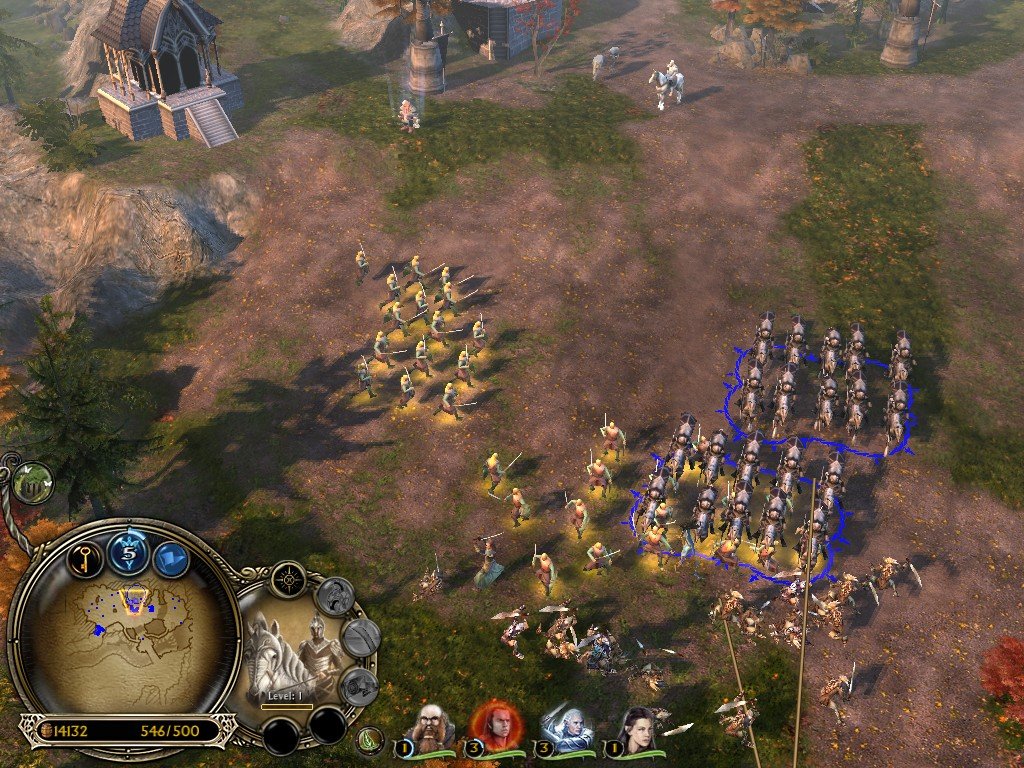Activate the blade upgrade ability icon

[x=360, y=638]
